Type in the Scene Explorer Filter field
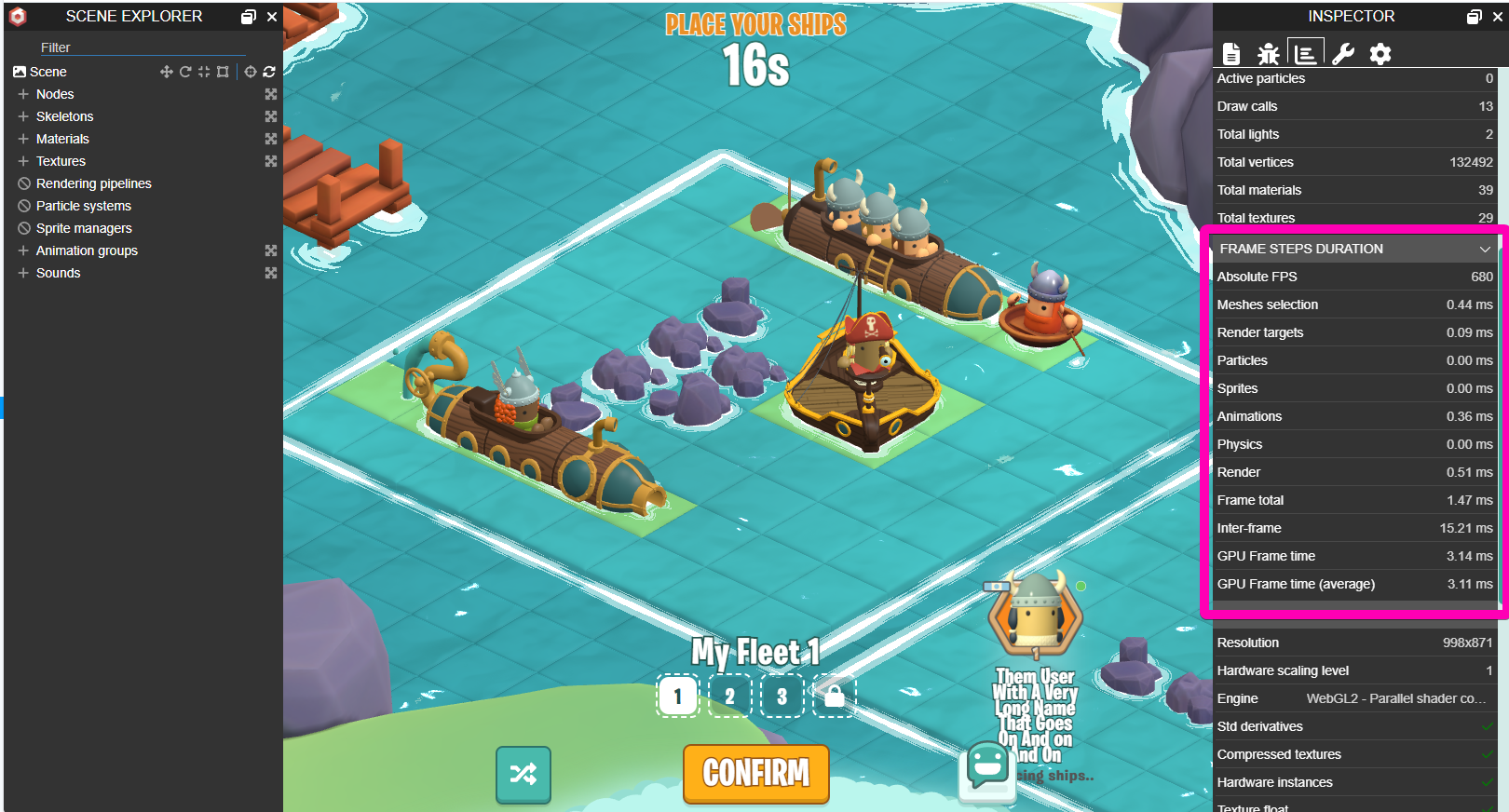Viewport: 1509px width, 812px height. point(140,47)
